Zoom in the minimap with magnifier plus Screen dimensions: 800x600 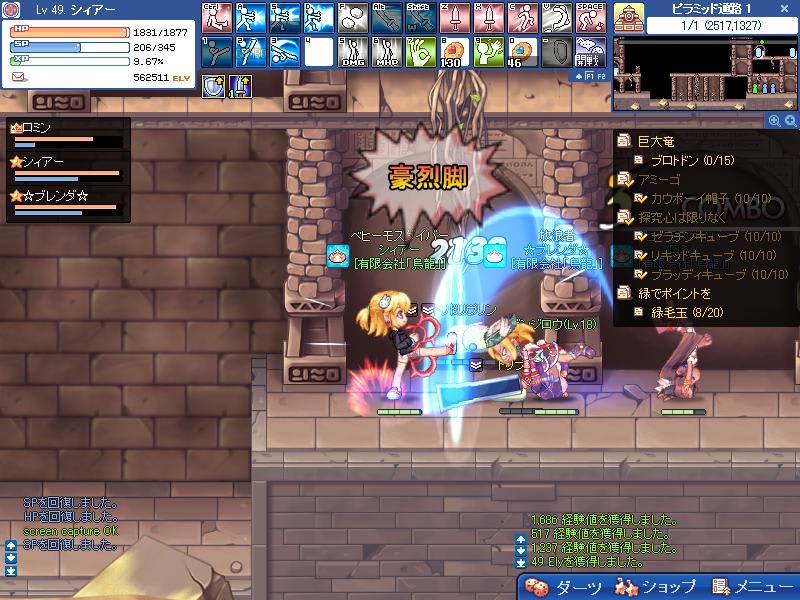coord(774,120)
